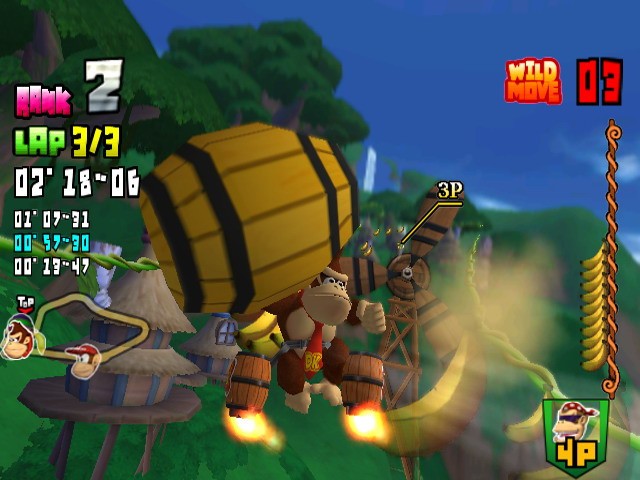Click the 3P opponent marker
The width and height of the screenshot is (640, 480).
(x=449, y=190)
